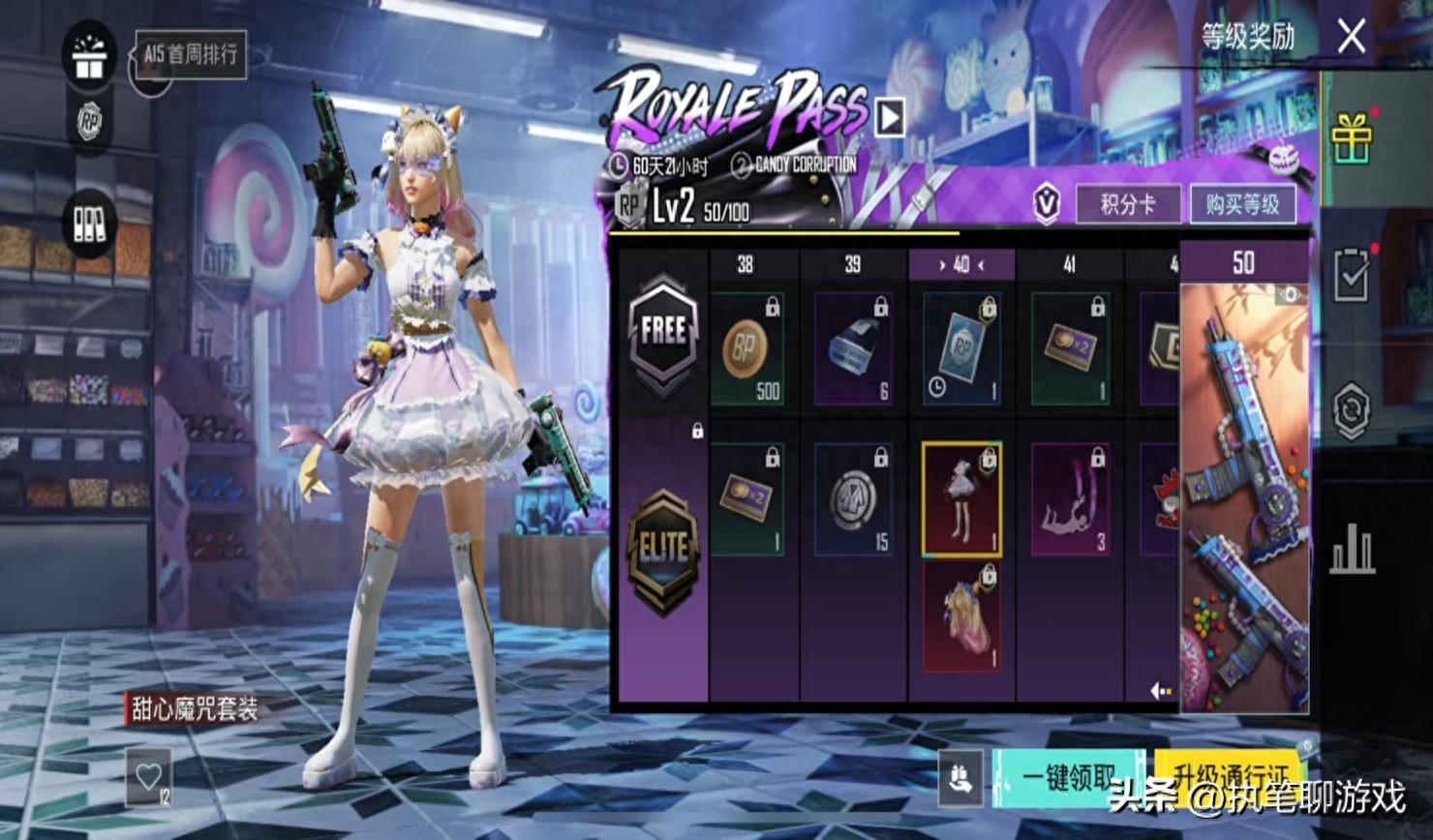Screen dimensions: 1433x840
Task: Open the missions clipboard tab
Action: coord(1352,278)
